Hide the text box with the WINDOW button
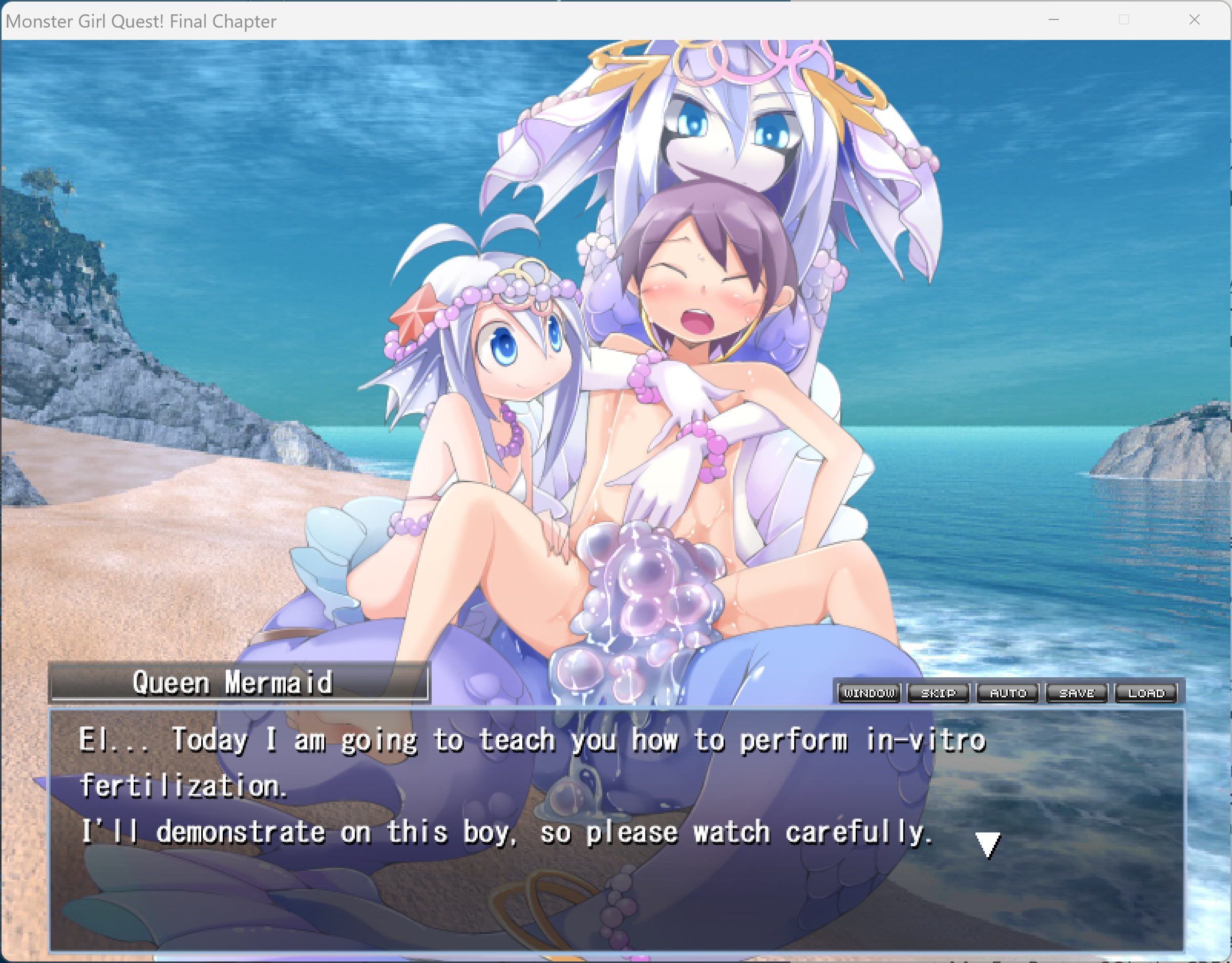 [x=869, y=693]
